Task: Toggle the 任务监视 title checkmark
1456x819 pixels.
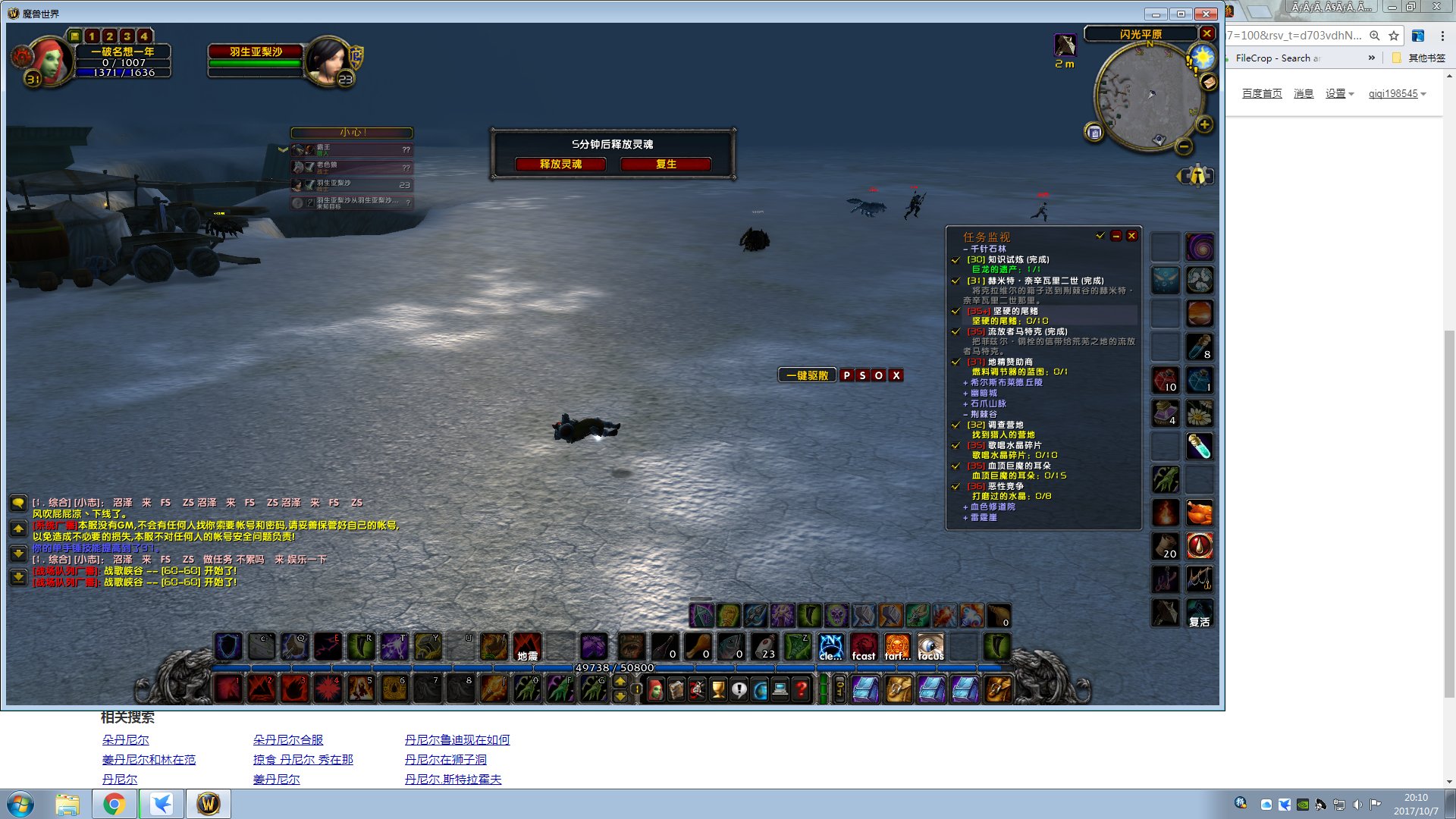Action: (1101, 236)
